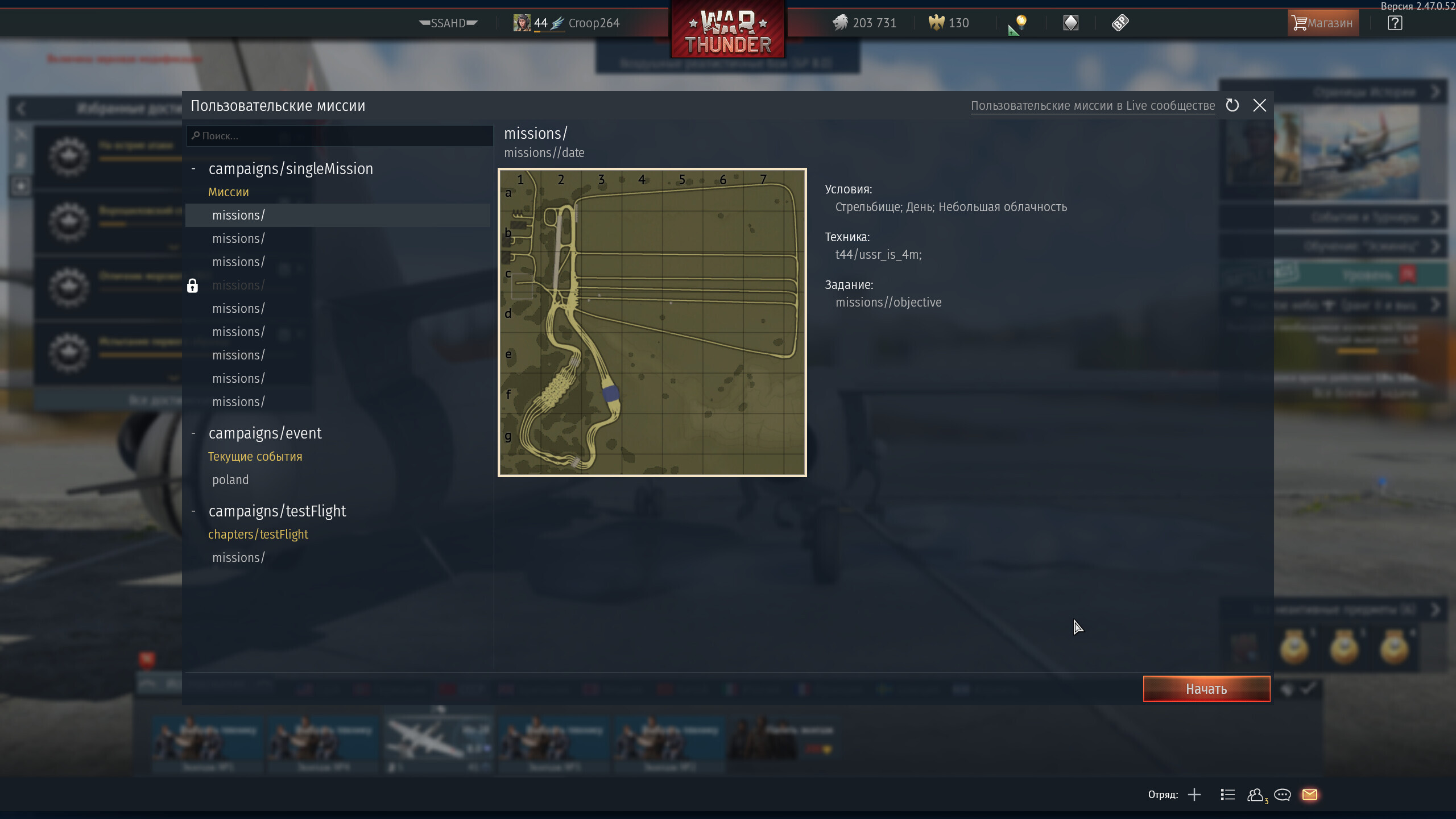Open the mail envelope inbox
Viewport: 1456px width, 819px height.
[x=1309, y=795]
